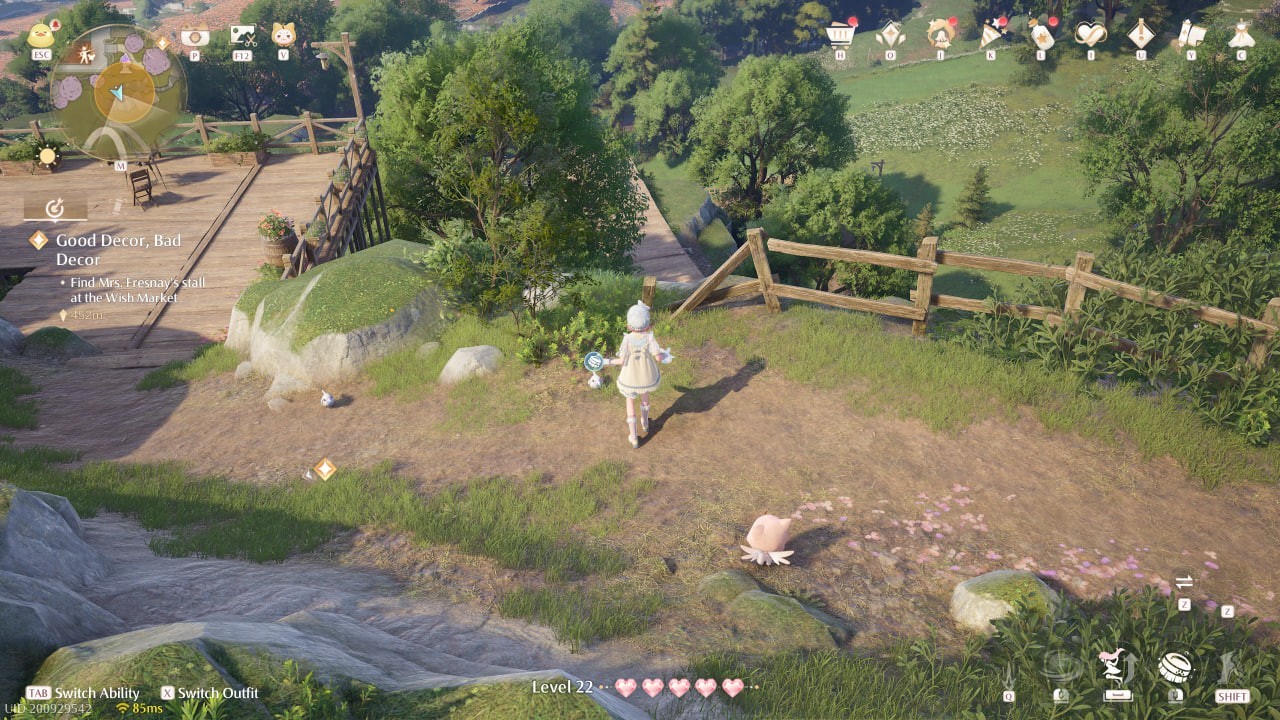Open the camera photo mode icon
Image resolution: width=1280 pixels, height=720 pixels.
(194, 36)
